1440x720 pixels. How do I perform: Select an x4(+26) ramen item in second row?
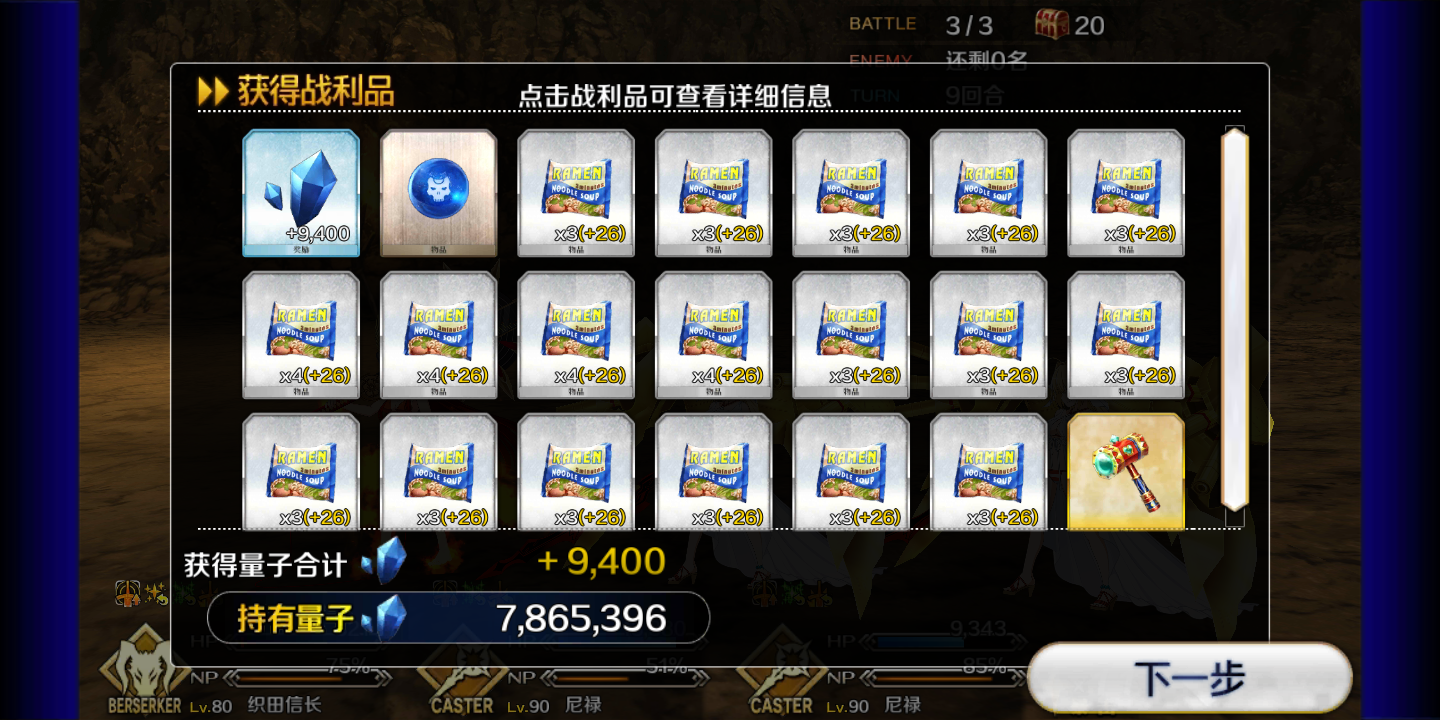click(x=301, y=333)
